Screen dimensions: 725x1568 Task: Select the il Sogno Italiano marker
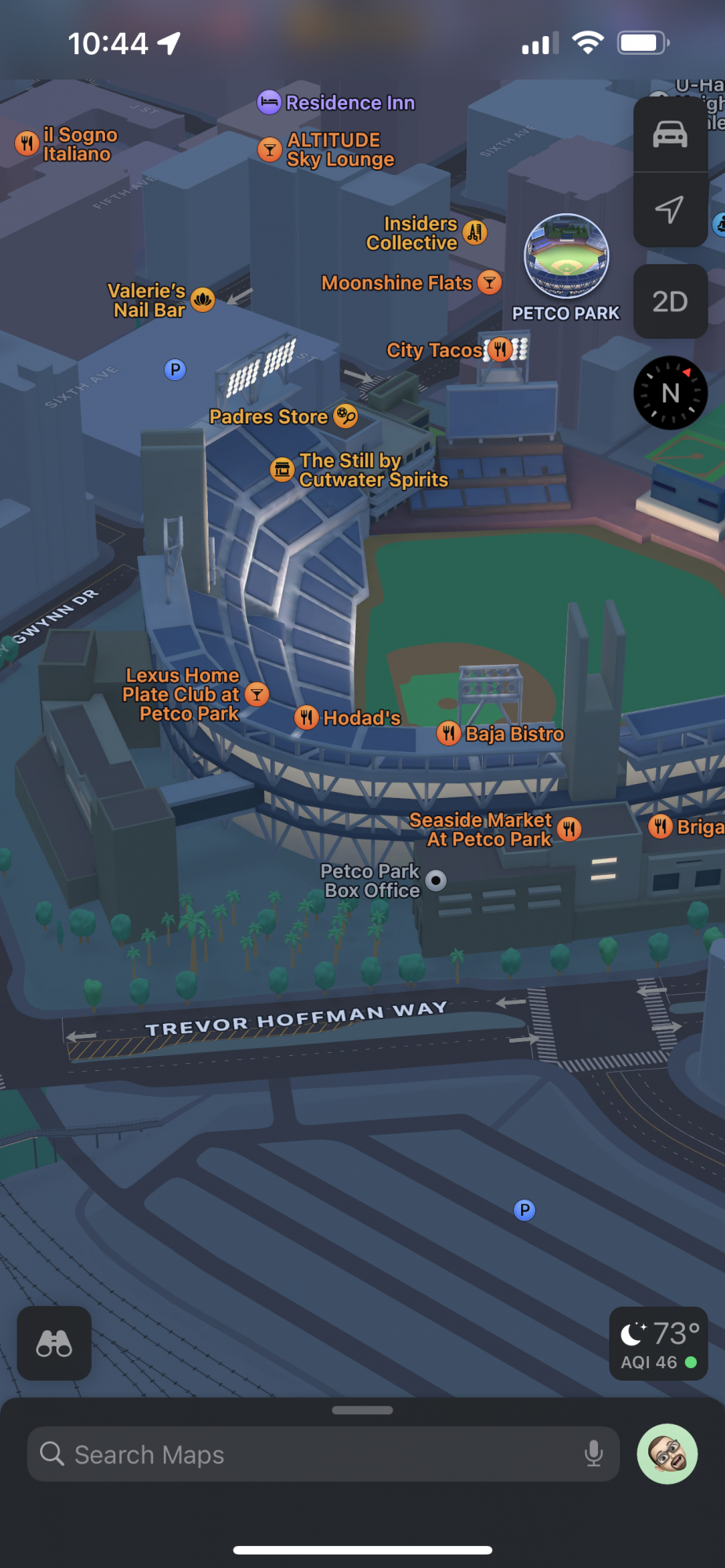click(27, 143)
